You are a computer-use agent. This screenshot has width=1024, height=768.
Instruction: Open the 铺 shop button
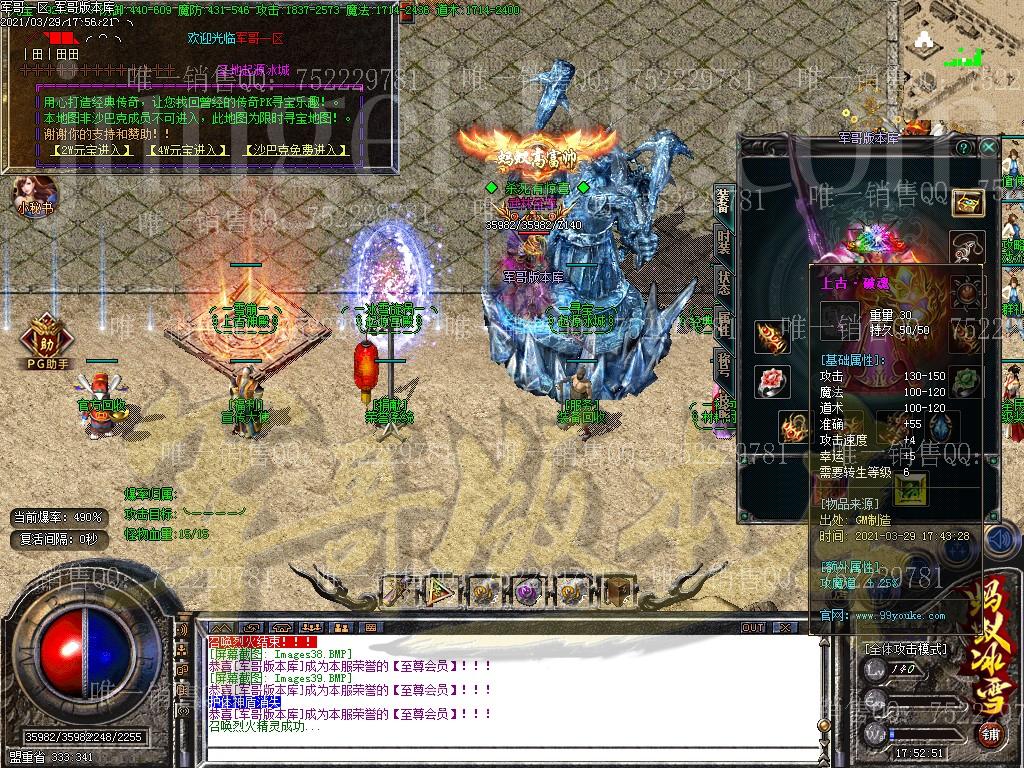pos(989,735)
